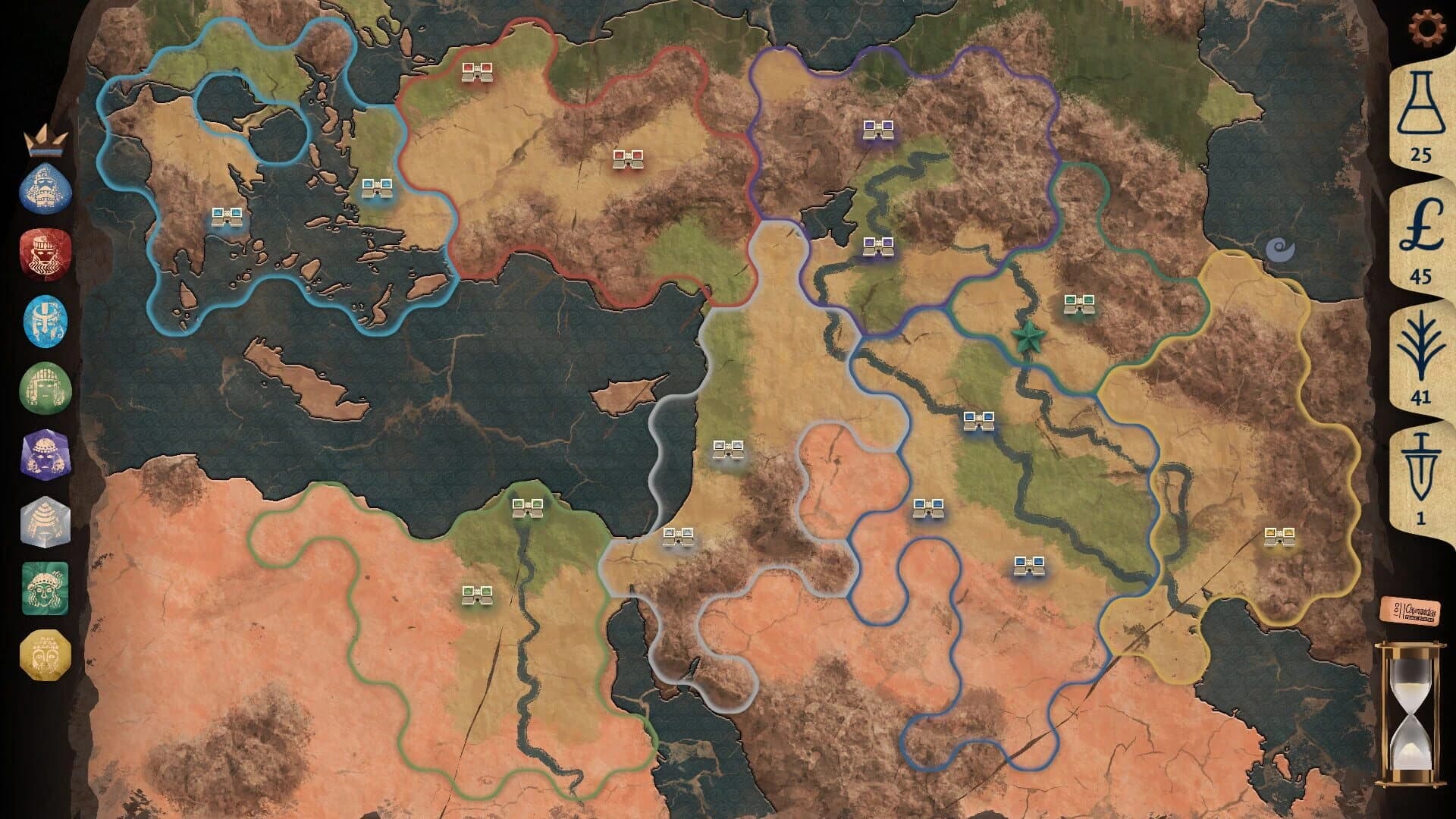This screenshot has width=1456, height=819.
Task: Toggle the purple faction portrait
Action: pyautogui.click(x=44, y=455)
